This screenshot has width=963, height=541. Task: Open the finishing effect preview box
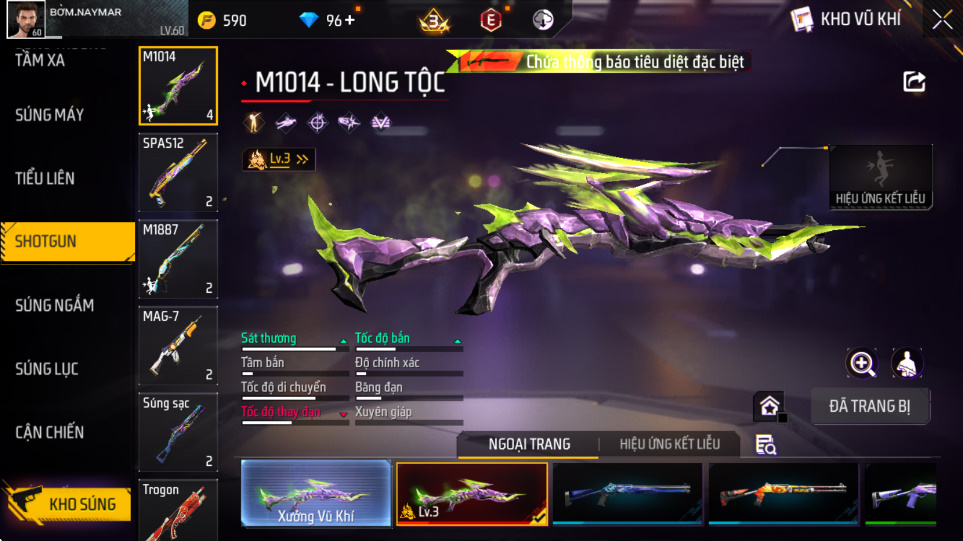click(x=880, y=177)
